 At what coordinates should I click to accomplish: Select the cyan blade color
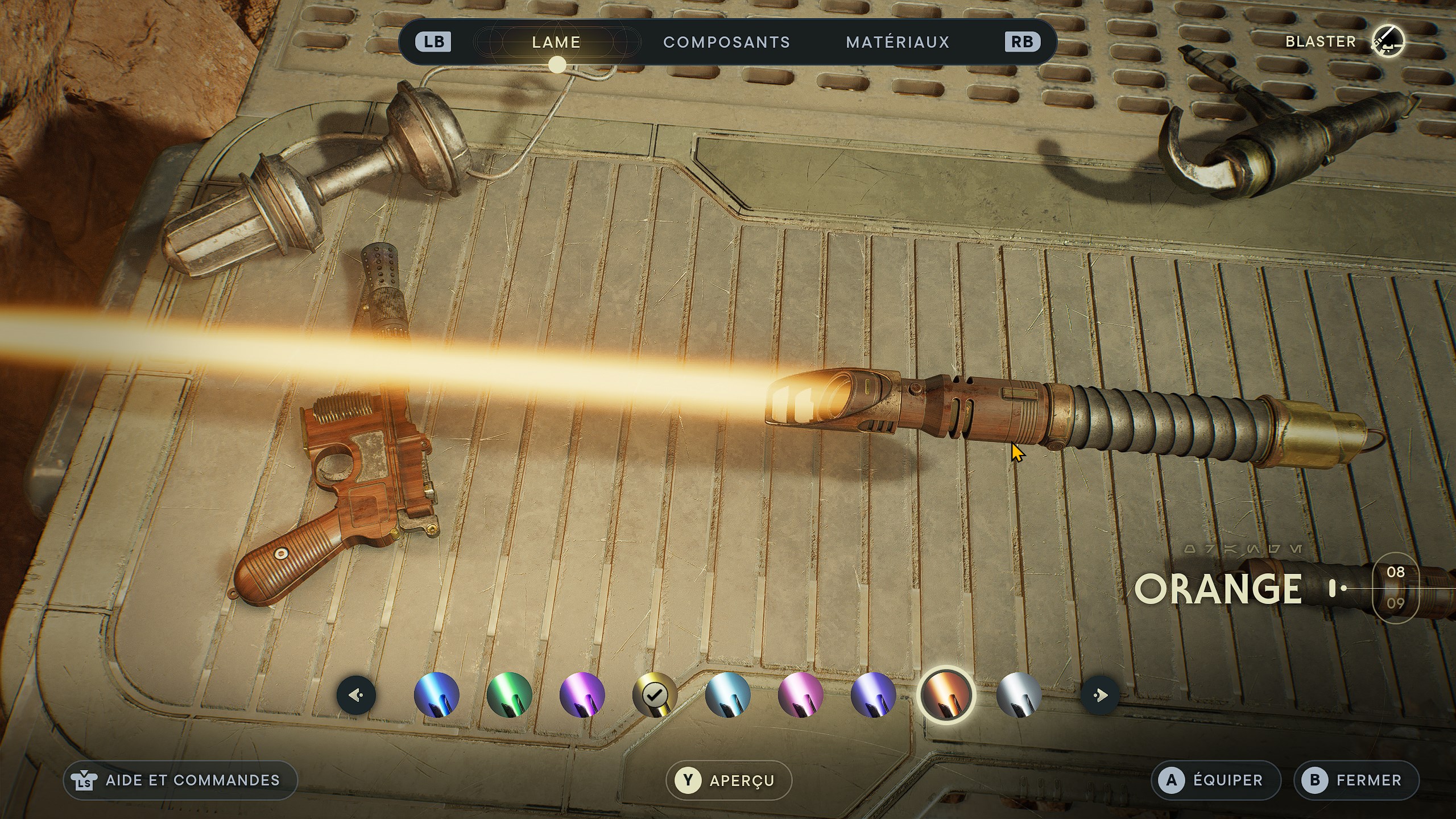pos(727,695)
